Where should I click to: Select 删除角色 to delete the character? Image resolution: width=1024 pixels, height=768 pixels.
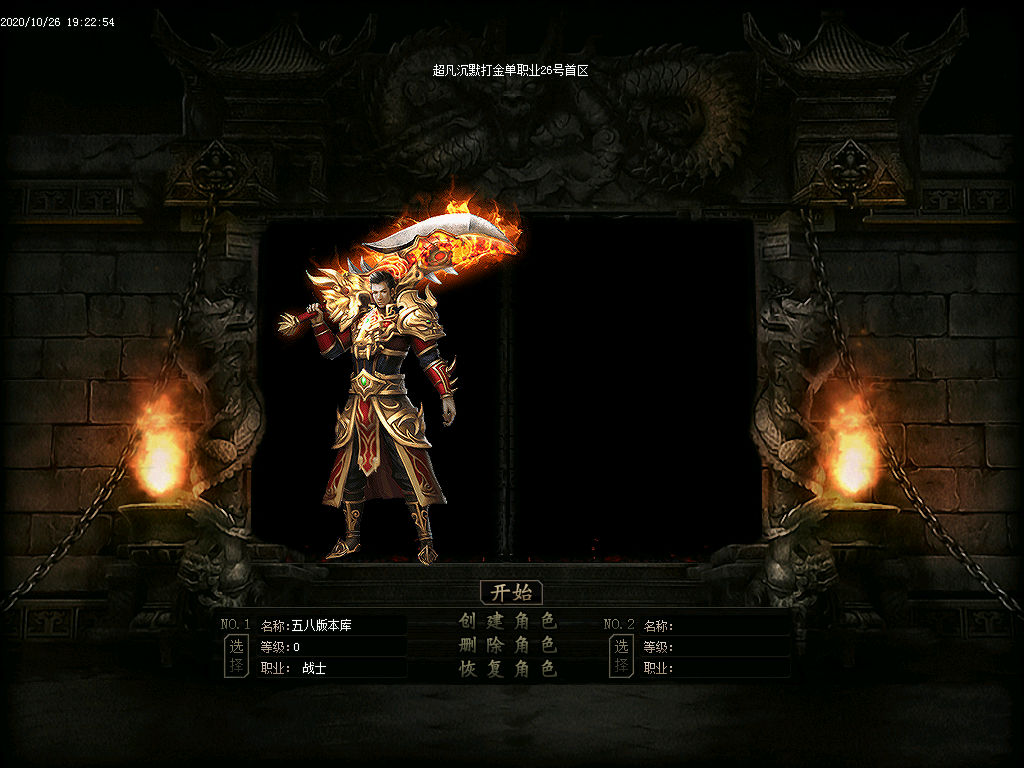(508, 645)
